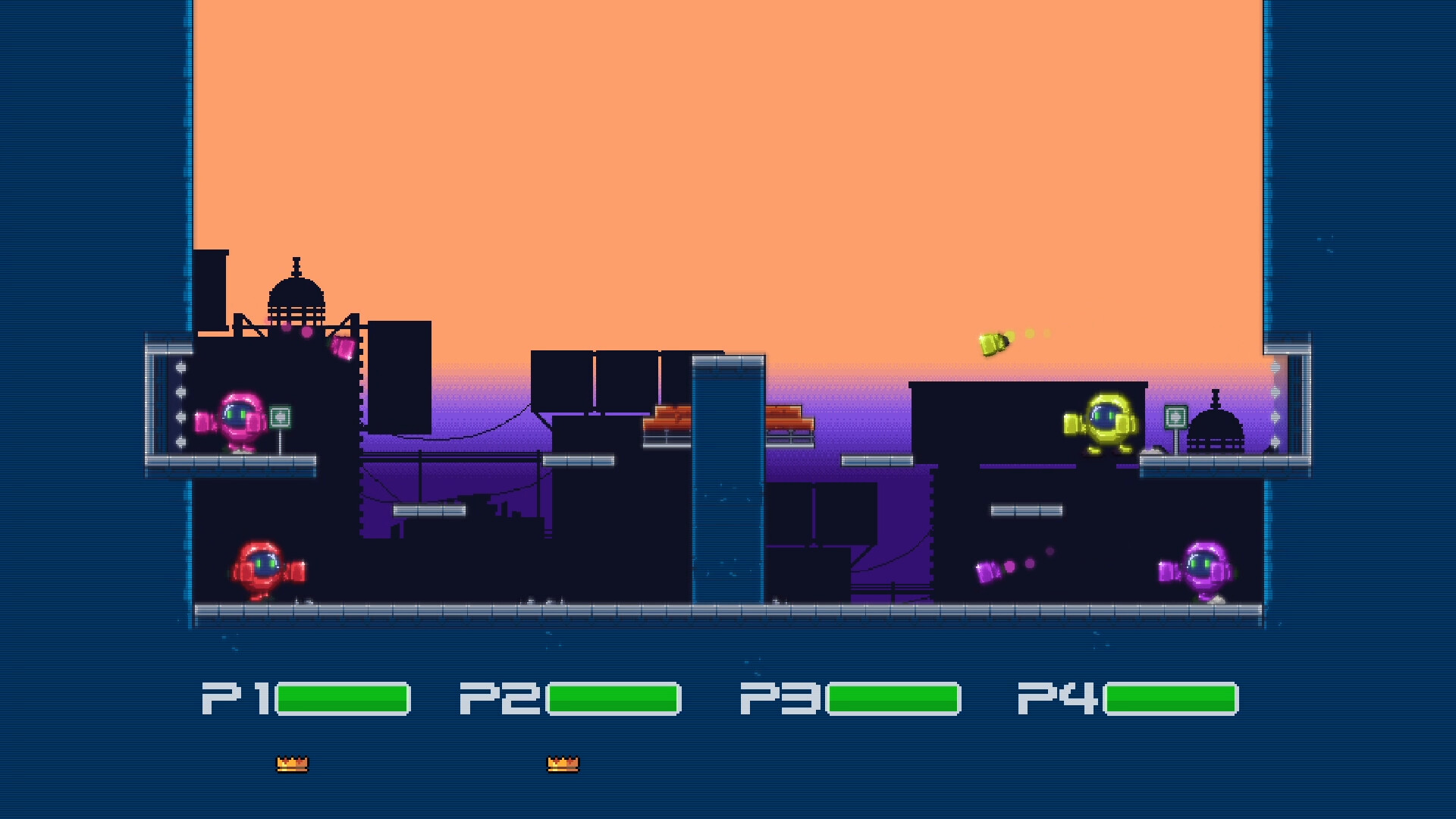Toggle the top diamond marker on the left wall panel

pos(180,366)
